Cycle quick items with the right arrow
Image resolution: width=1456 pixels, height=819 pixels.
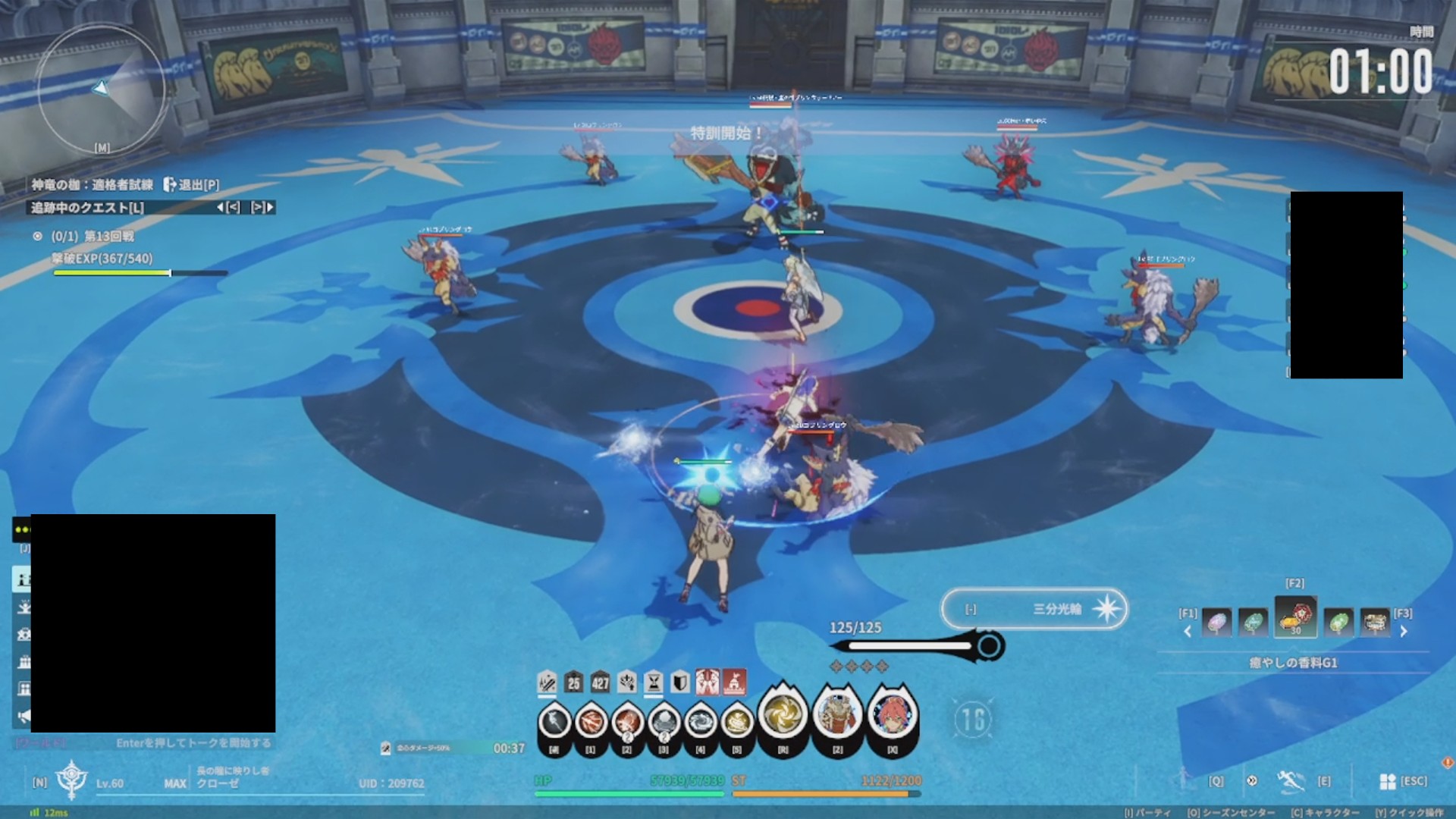[x=1404, y=631]
